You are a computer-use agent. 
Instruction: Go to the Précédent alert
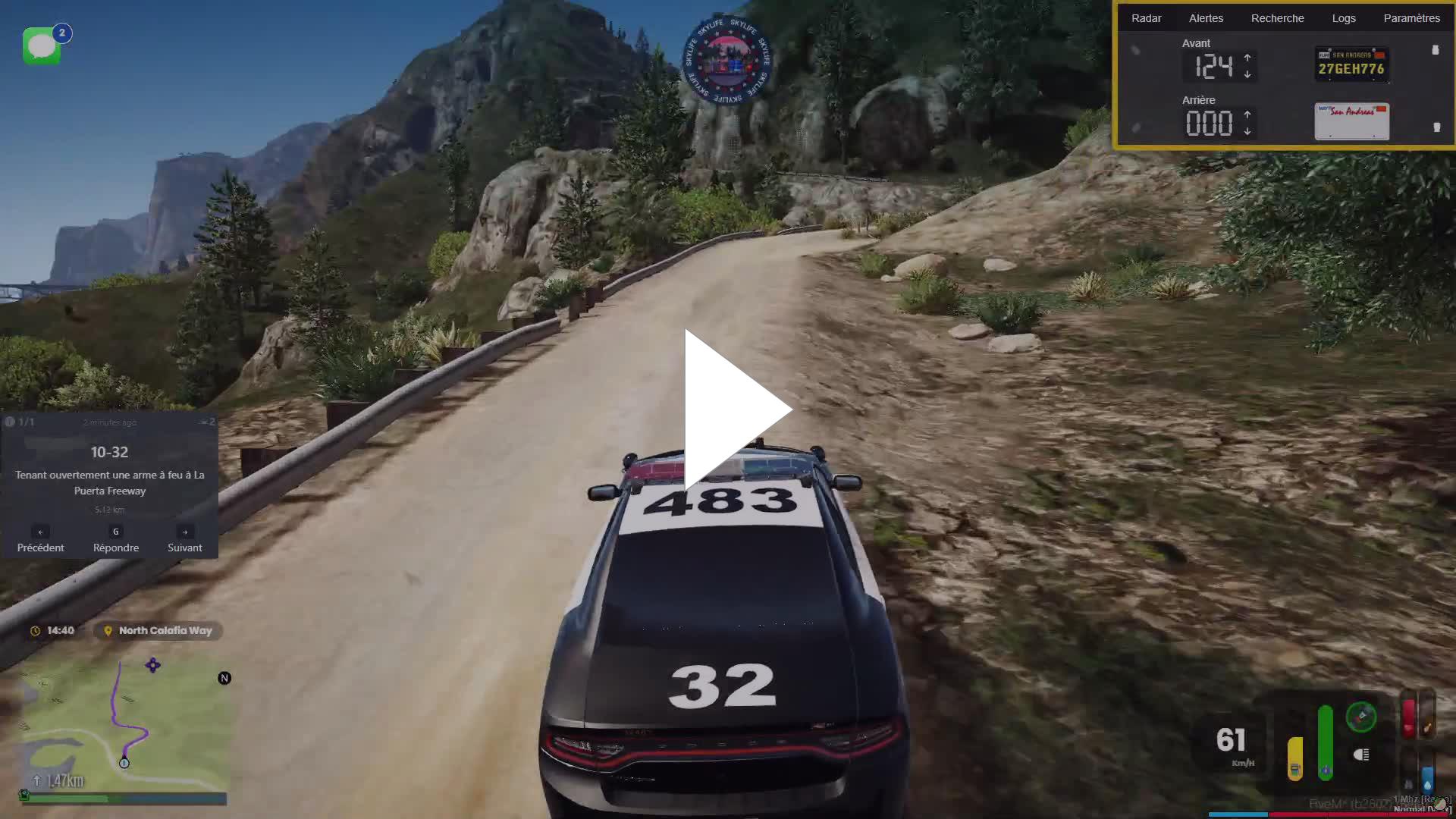(x=40, y=540)
